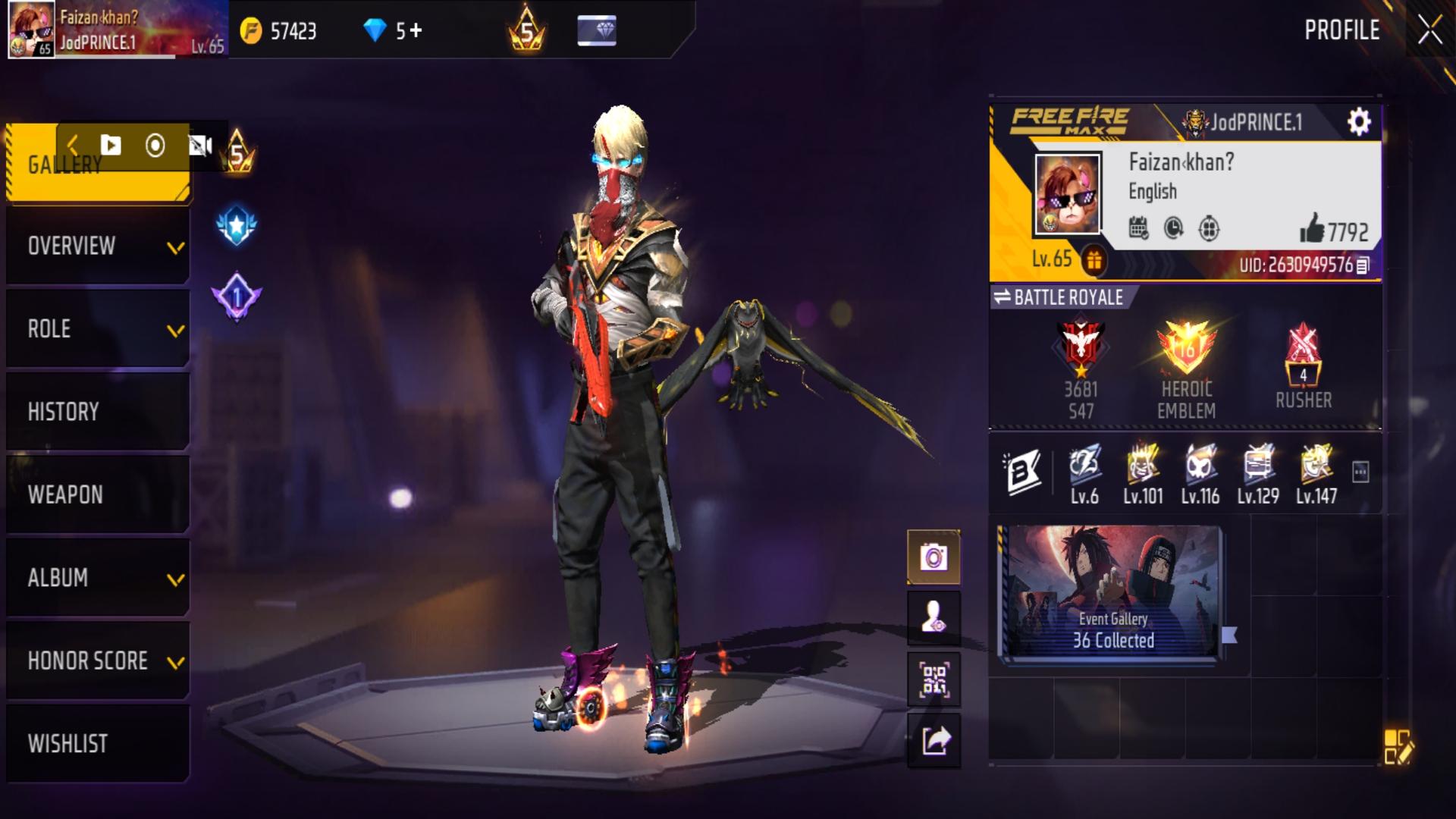Show the Album section
Viewport: 1456px width, 819px height.
tap(98, 578)
